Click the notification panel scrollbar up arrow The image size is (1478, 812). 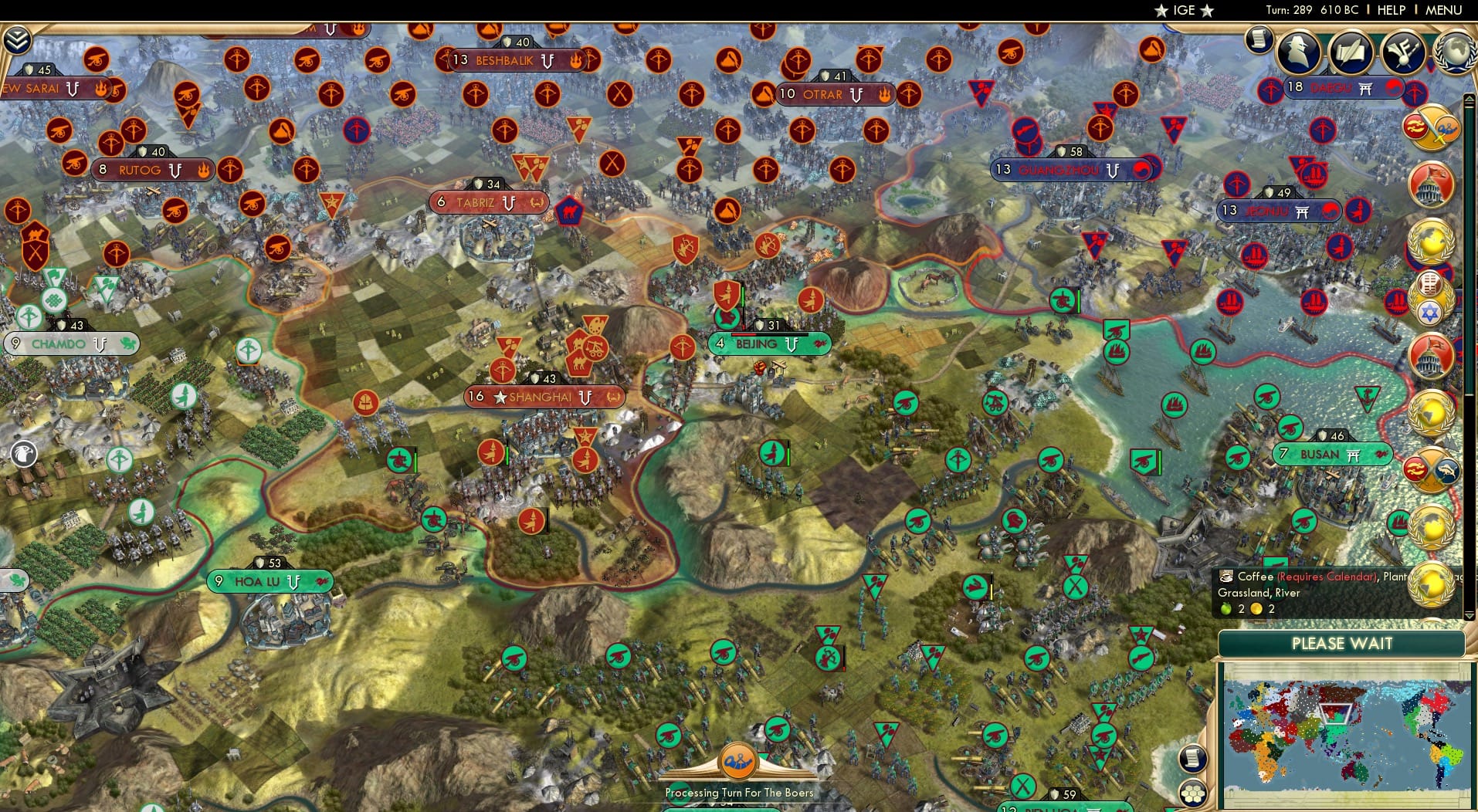1468,99
